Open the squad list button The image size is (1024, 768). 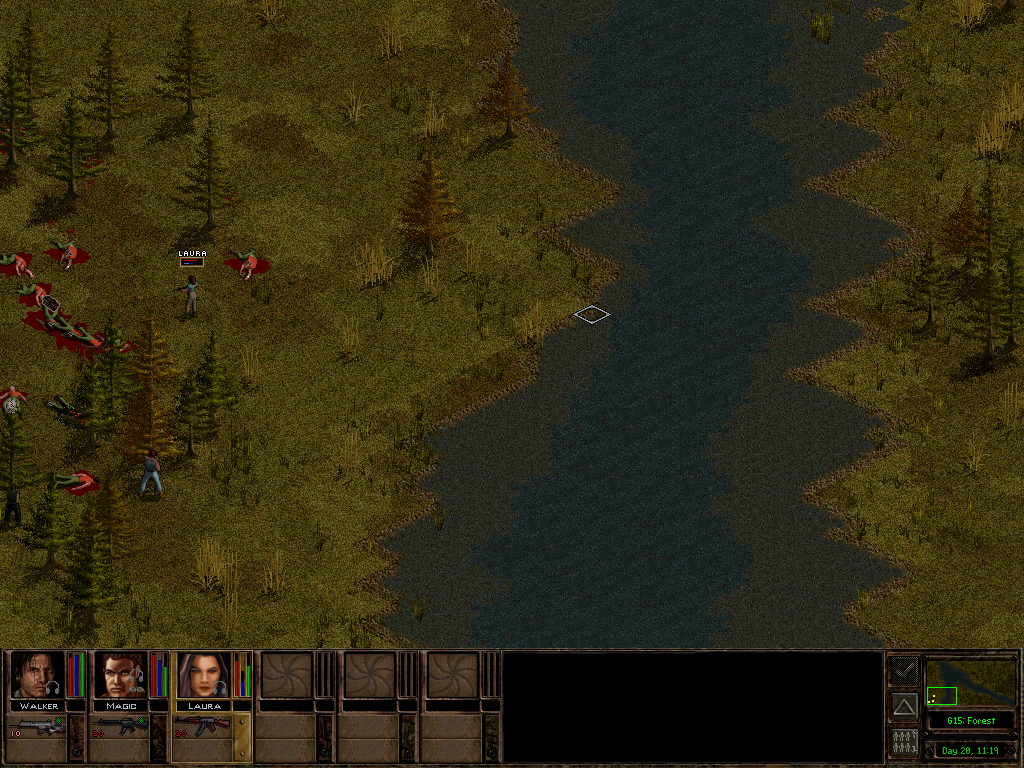904,742
